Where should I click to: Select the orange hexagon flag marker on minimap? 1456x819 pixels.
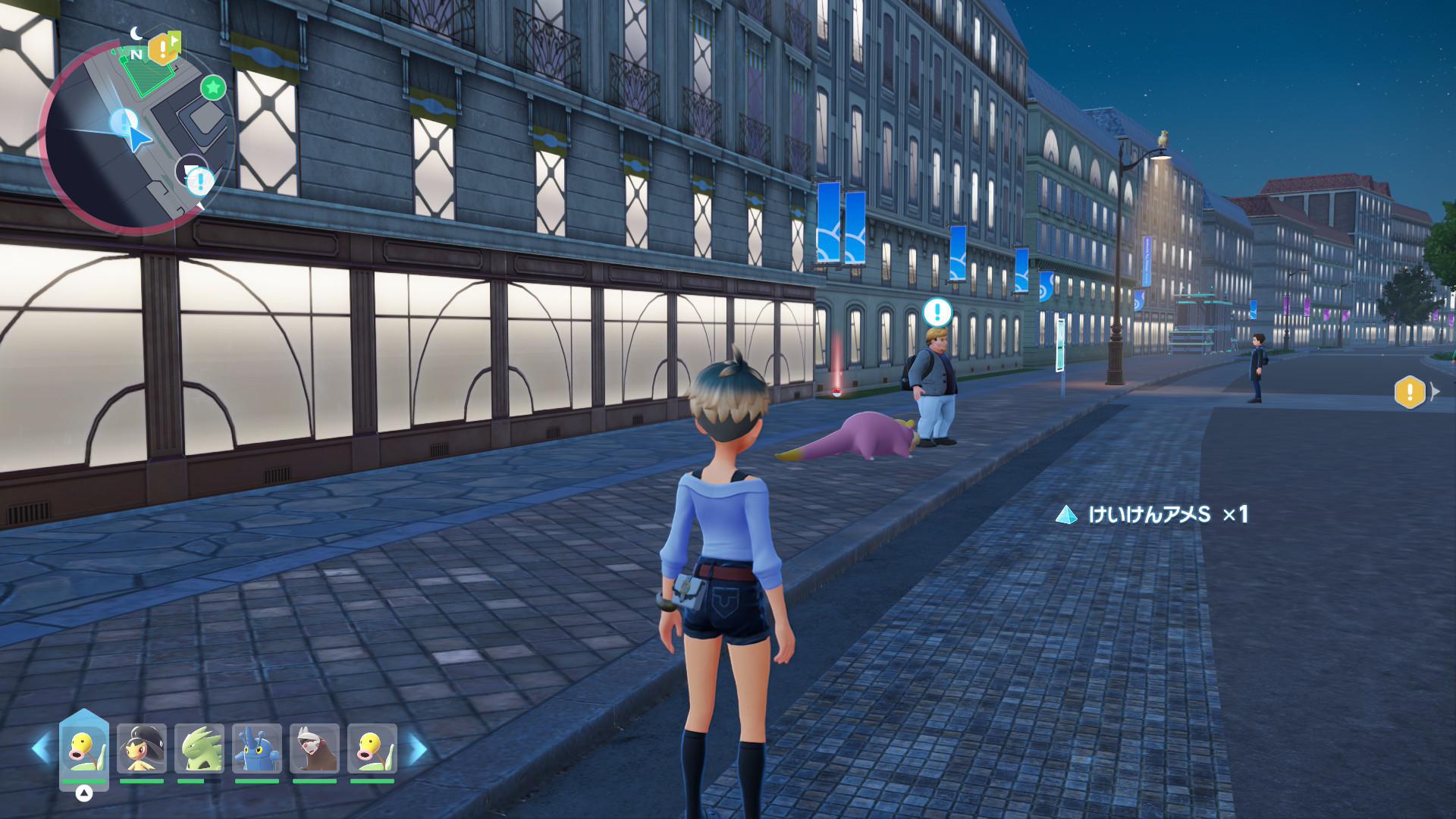(x=163, y=49)
